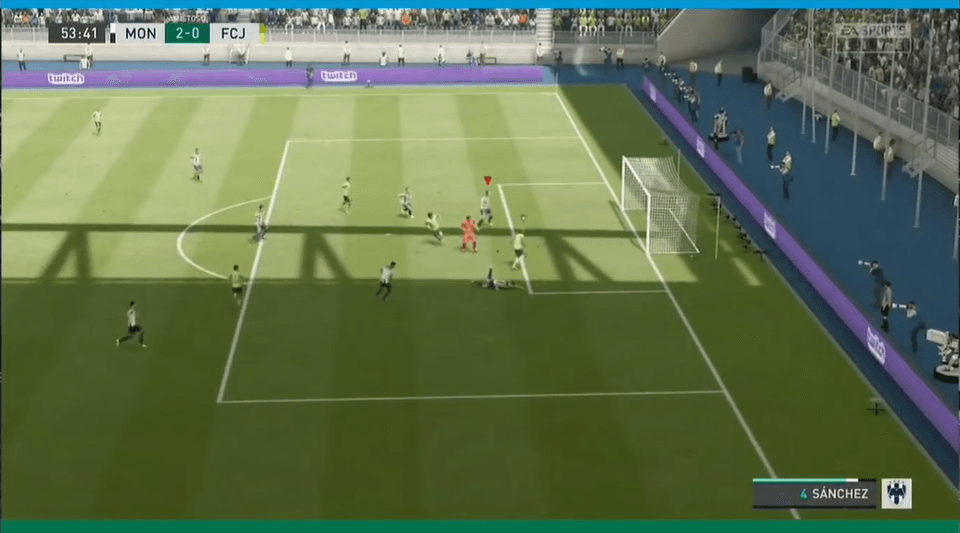This screenshot has width=960, height=533.
Task: Click the MON team label on scoreboard
Action: point(140,33)
